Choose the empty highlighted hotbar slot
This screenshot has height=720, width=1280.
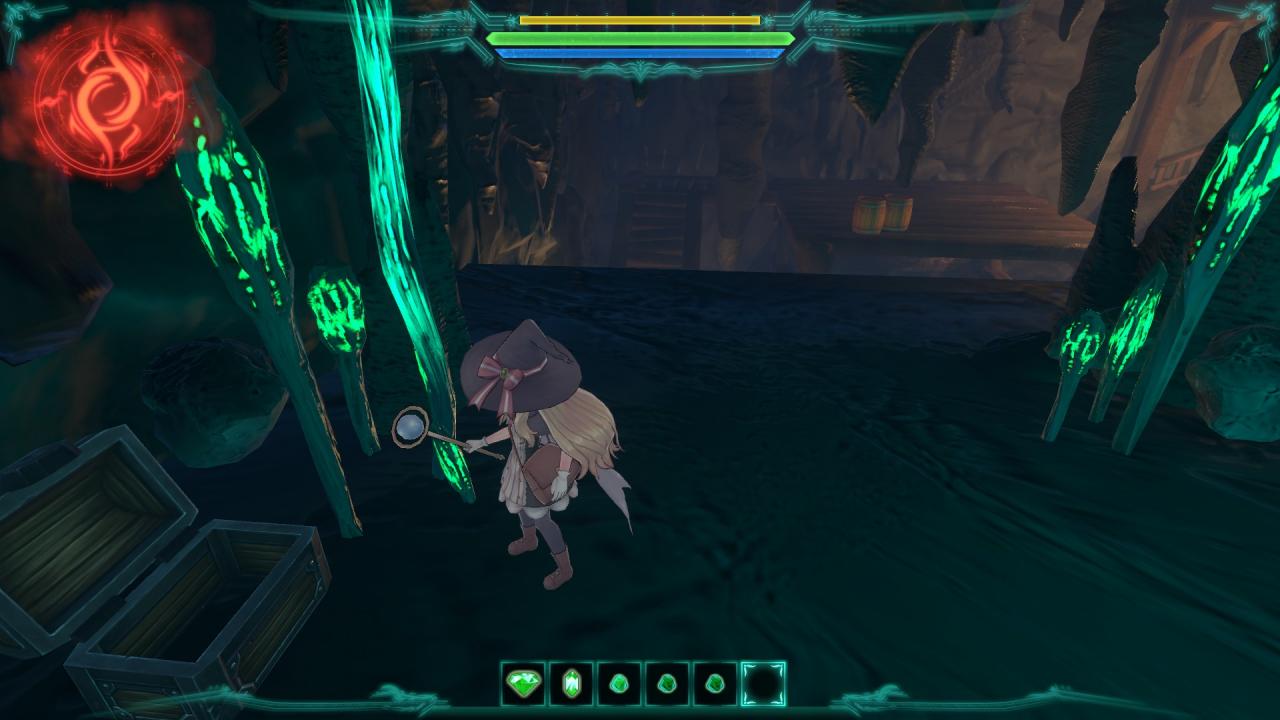[x=763, y=684]
